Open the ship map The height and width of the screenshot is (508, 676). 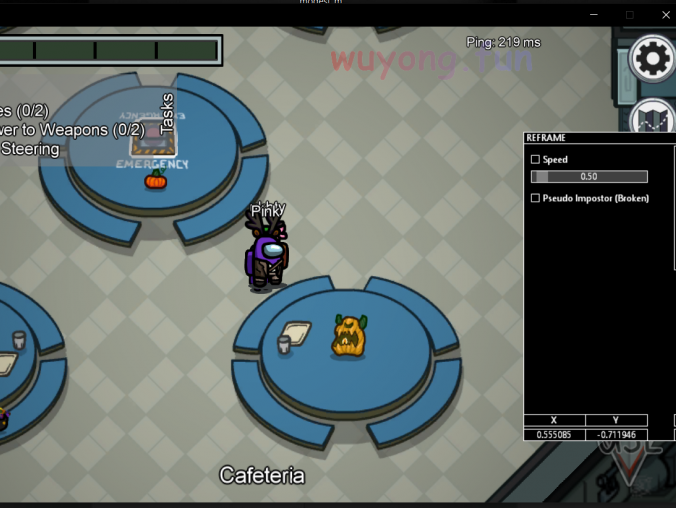tap(651, 116)
